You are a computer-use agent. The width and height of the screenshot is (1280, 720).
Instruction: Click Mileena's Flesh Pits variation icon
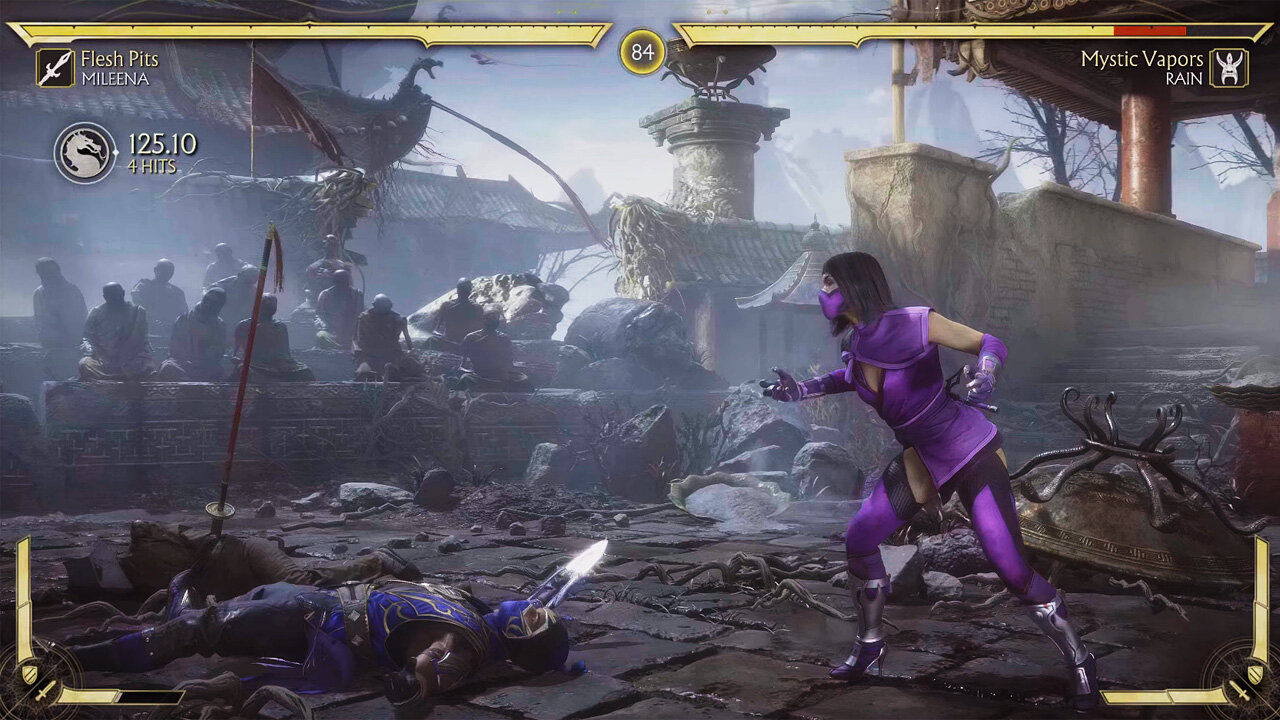click(x=55, y=67)
